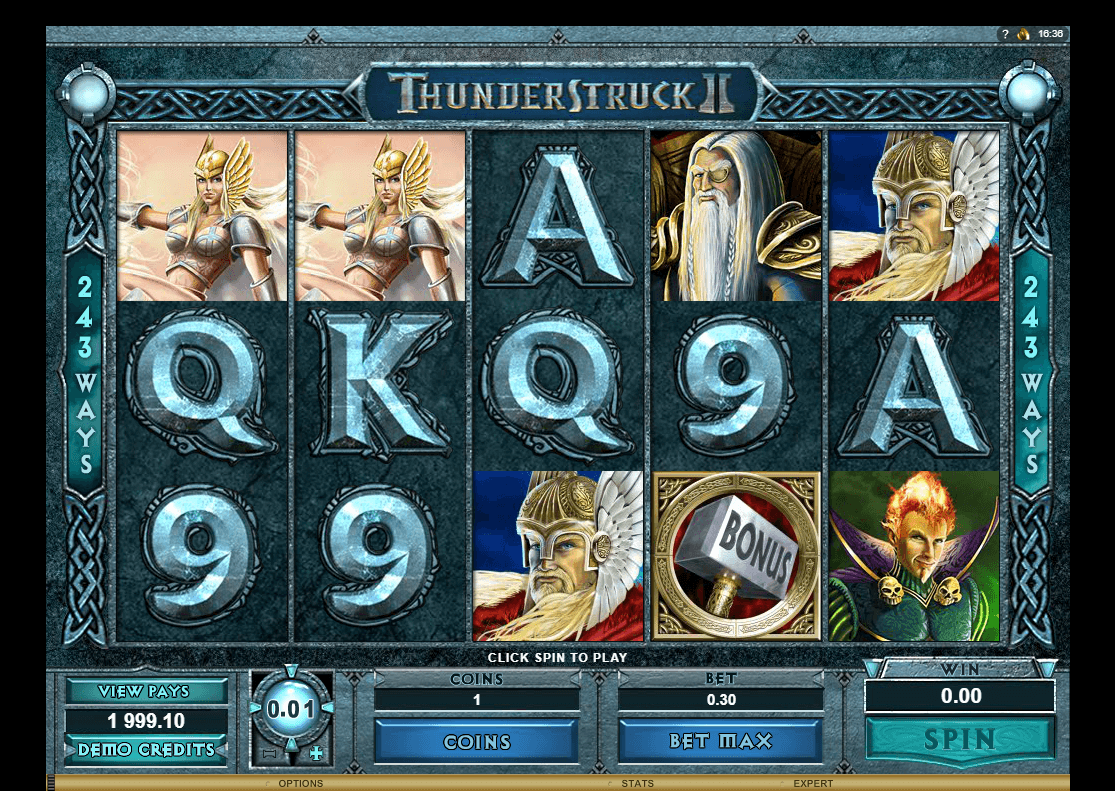1115x791 pixels.
Task: Open the View Pays paytable
Action: (x=146, y=691)
